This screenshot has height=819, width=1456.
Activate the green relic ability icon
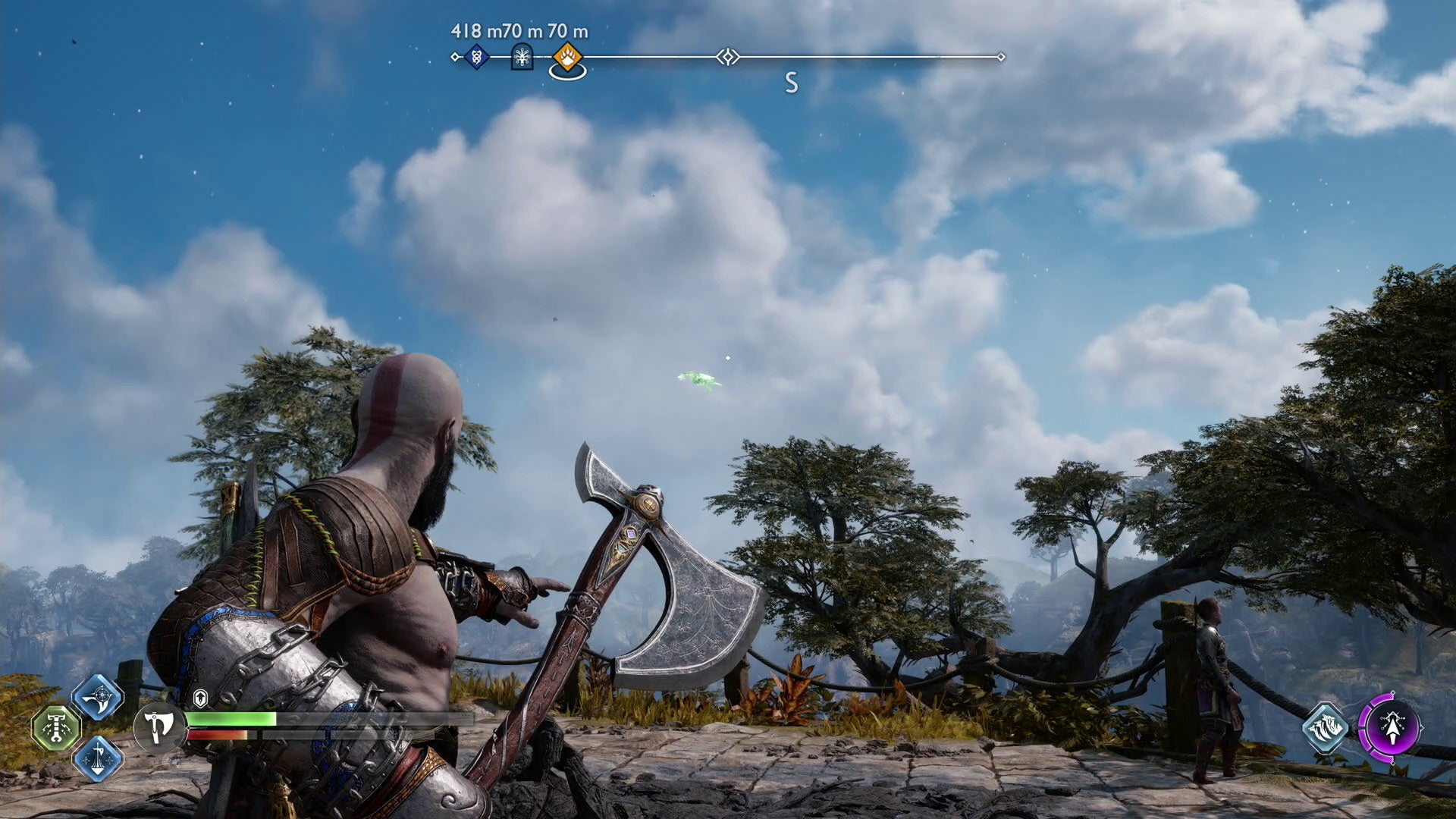(x=56, y=728)
